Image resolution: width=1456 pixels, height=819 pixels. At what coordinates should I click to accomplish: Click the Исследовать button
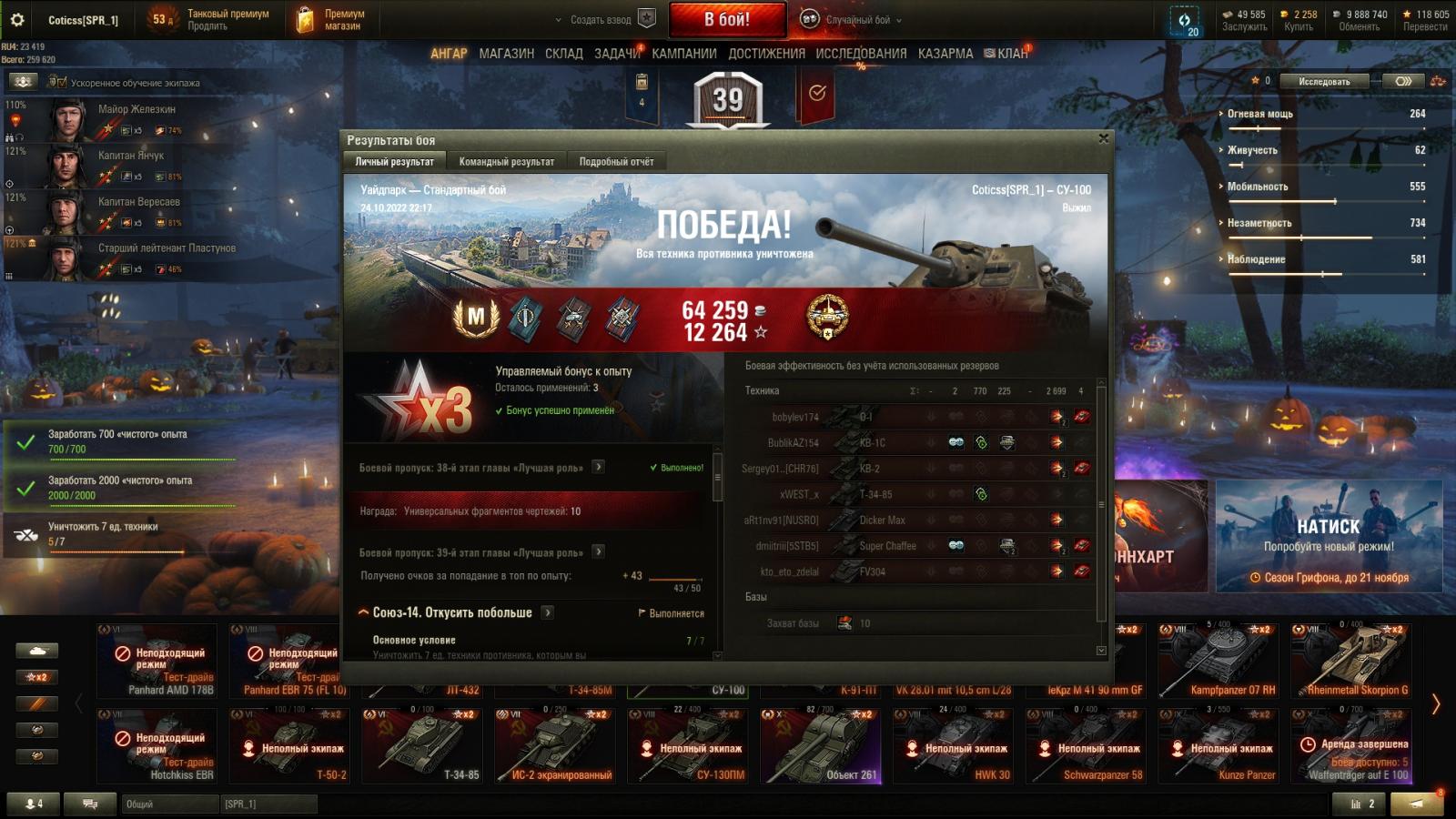coord(1324,82)
